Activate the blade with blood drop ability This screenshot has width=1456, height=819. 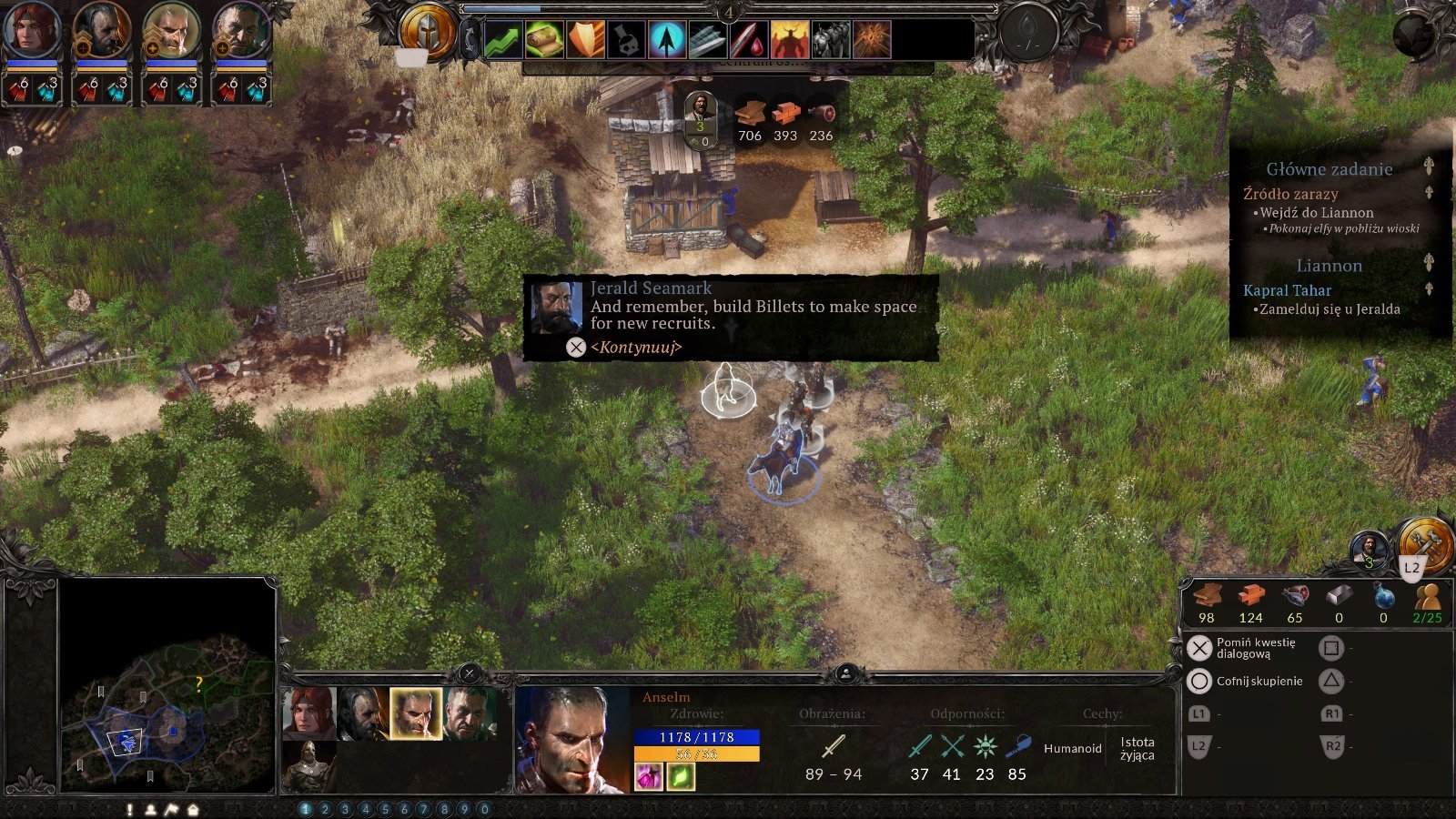[749, 40]
